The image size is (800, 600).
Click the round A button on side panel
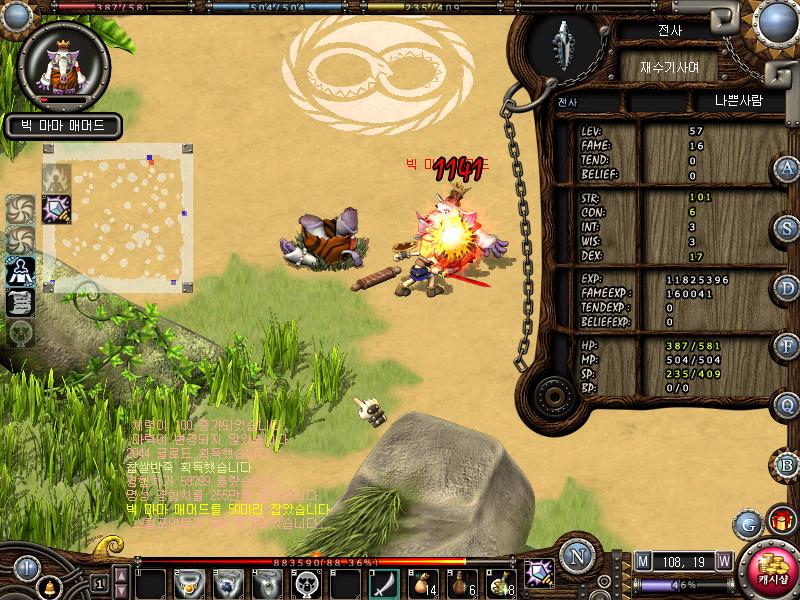[788, 169]
